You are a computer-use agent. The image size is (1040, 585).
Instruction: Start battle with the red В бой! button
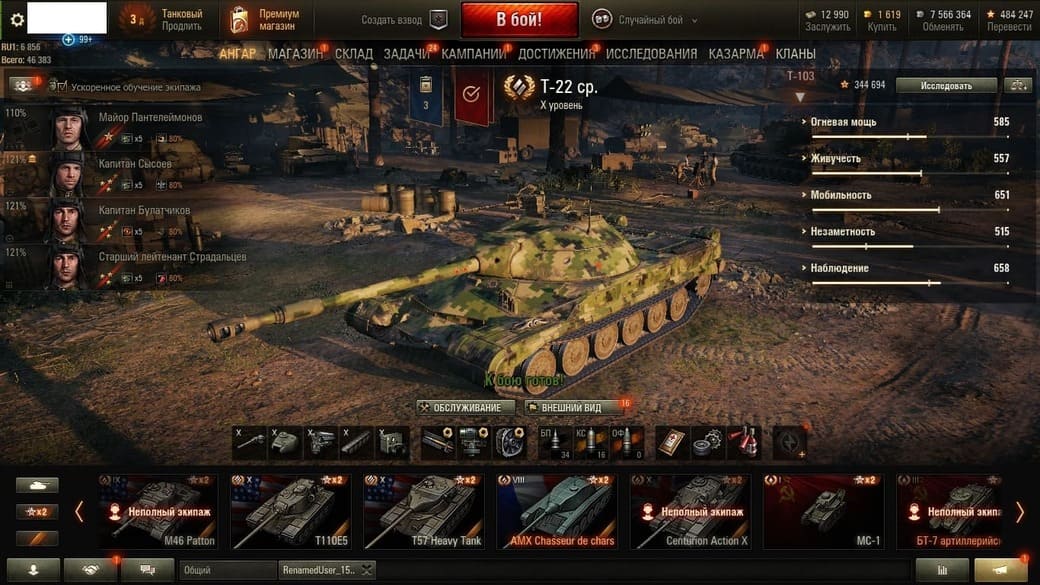(x=519, y=19)
